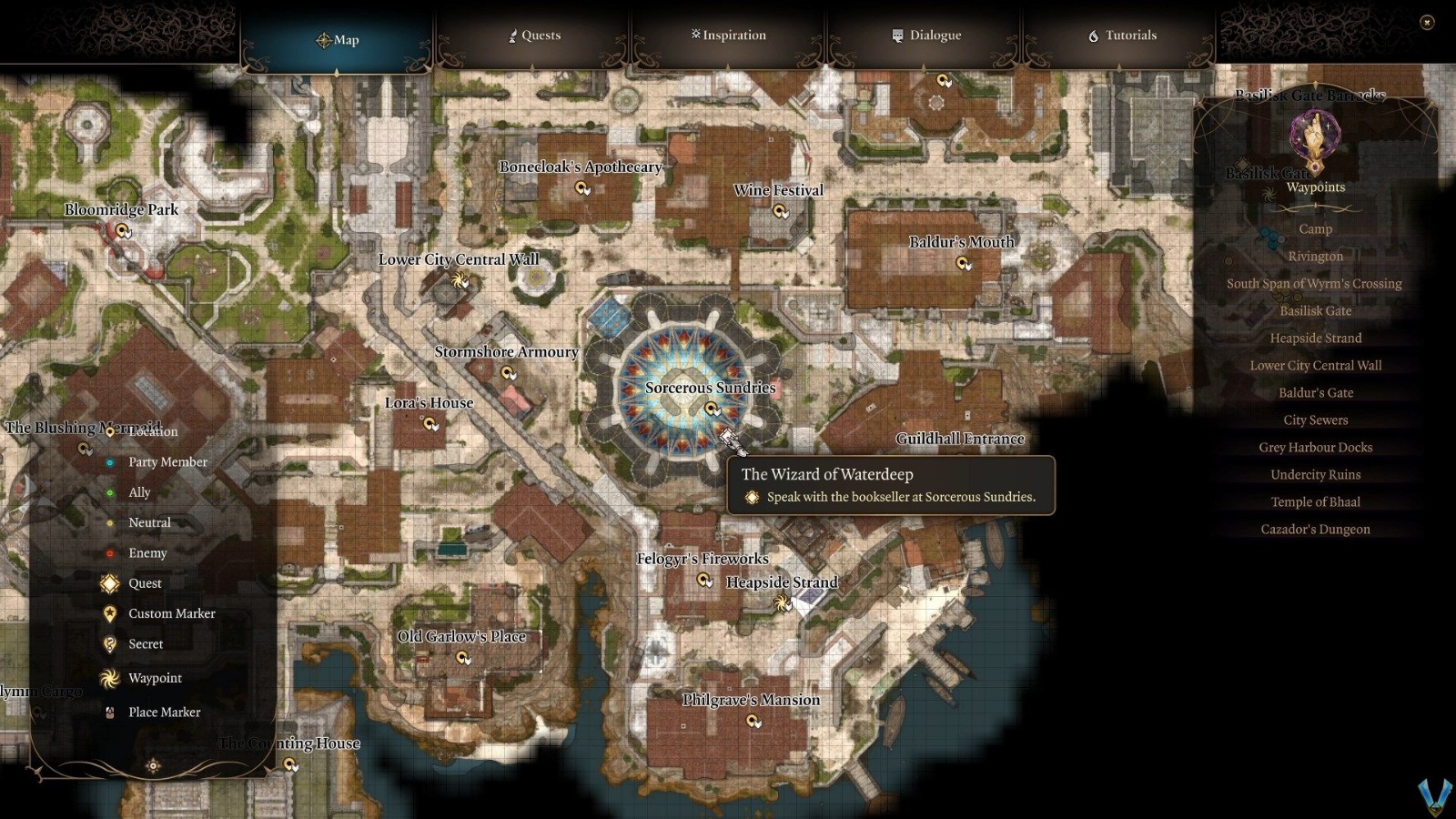This screenshot has width=1456, height=819.
Task: Switch to the Quests tab
Action: (x=534, y=35)
